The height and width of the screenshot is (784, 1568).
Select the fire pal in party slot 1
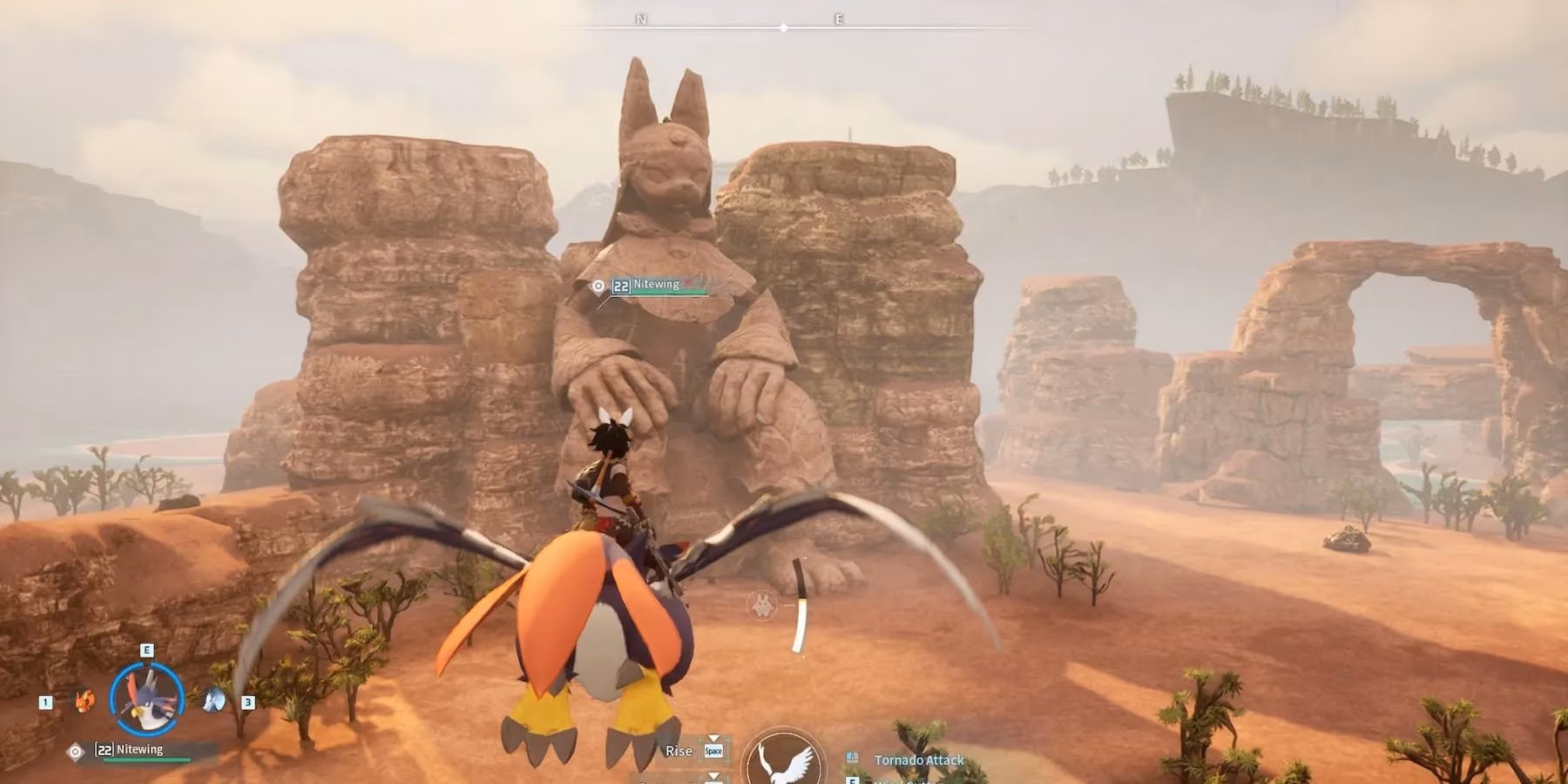[x=83, y=701]
